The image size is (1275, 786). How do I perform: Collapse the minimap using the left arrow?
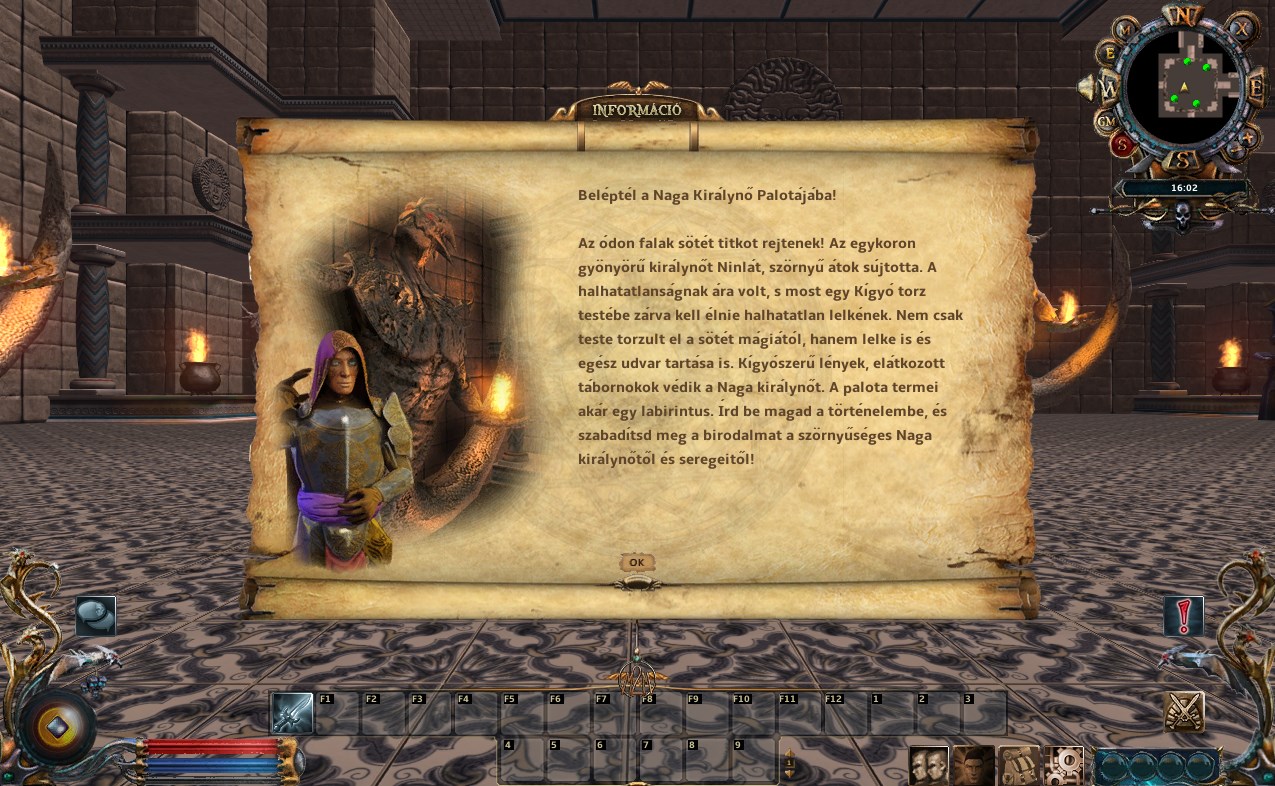(1084, 88)
